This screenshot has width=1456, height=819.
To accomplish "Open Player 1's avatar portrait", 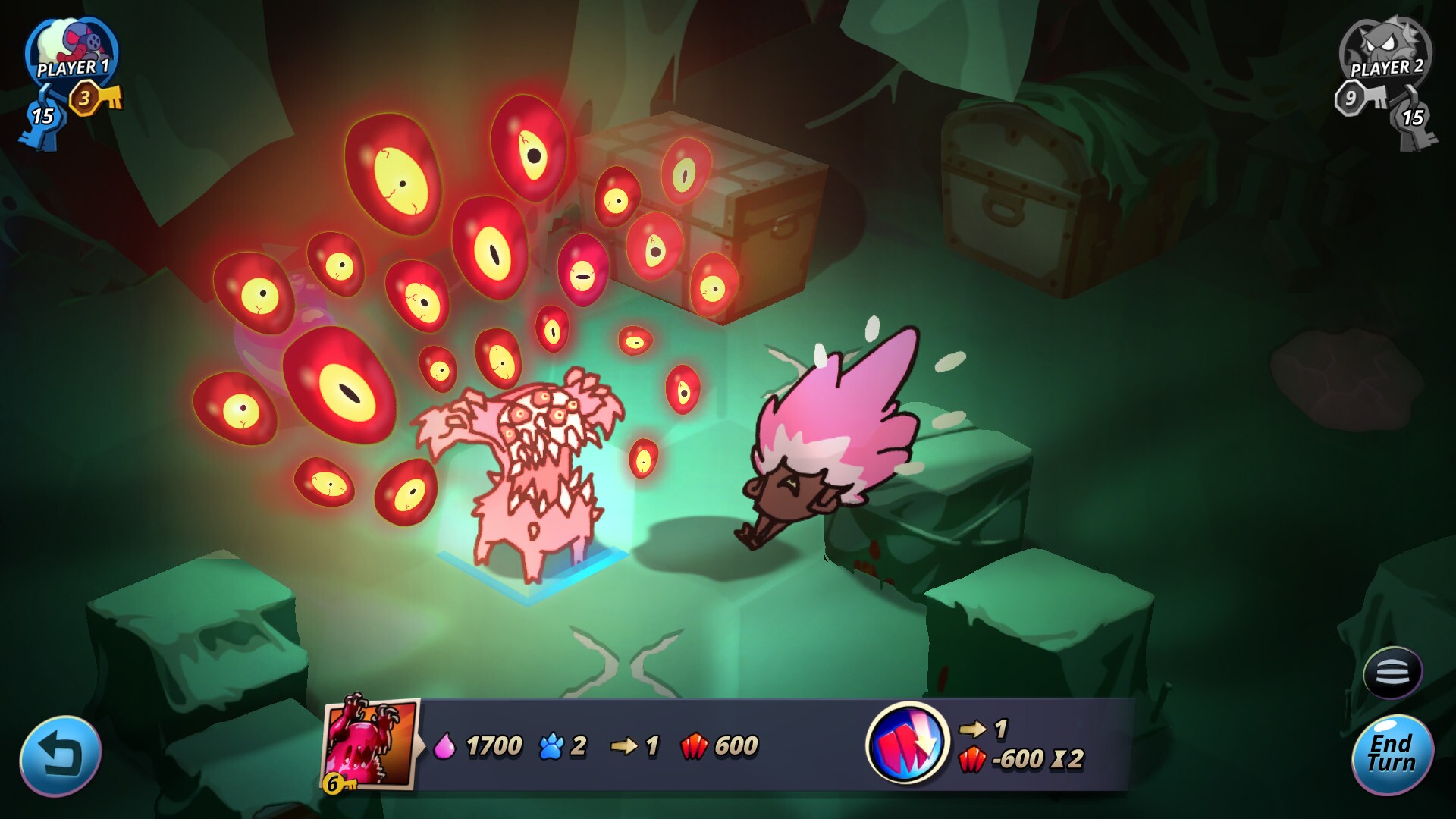I will (x=68, y=45).
